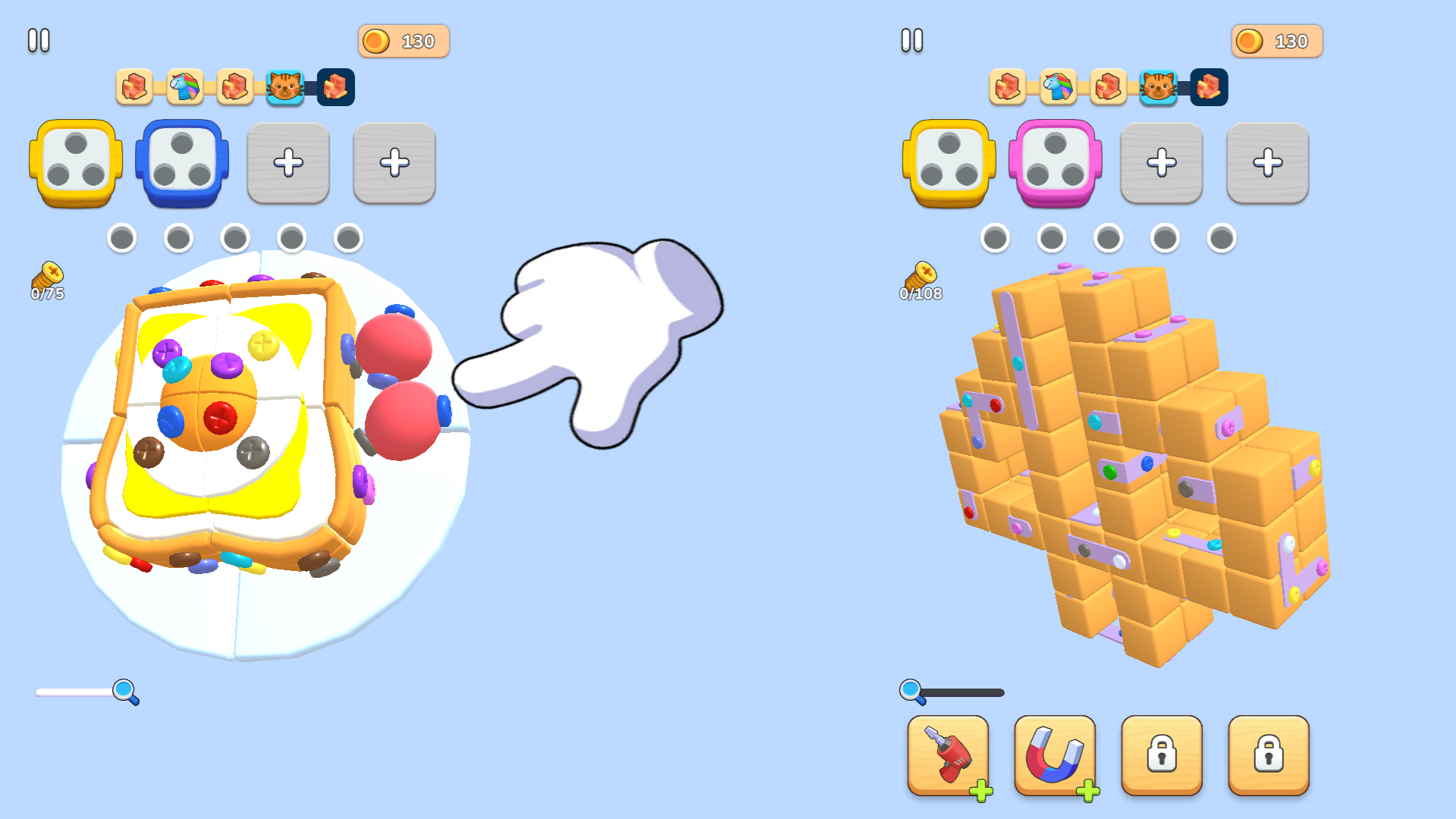
Task: Select the pink screw holder container
Action: tap(1056, 163)
